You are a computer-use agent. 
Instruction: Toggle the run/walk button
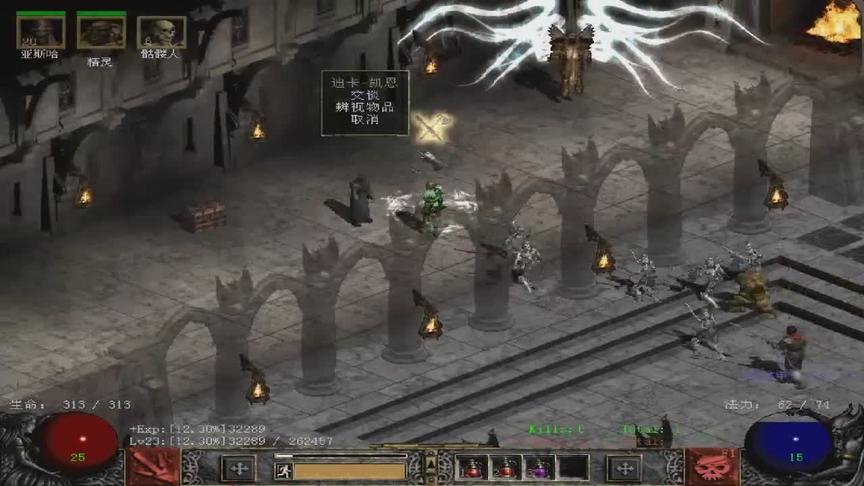pyautogui.click(x=283, y=470)
